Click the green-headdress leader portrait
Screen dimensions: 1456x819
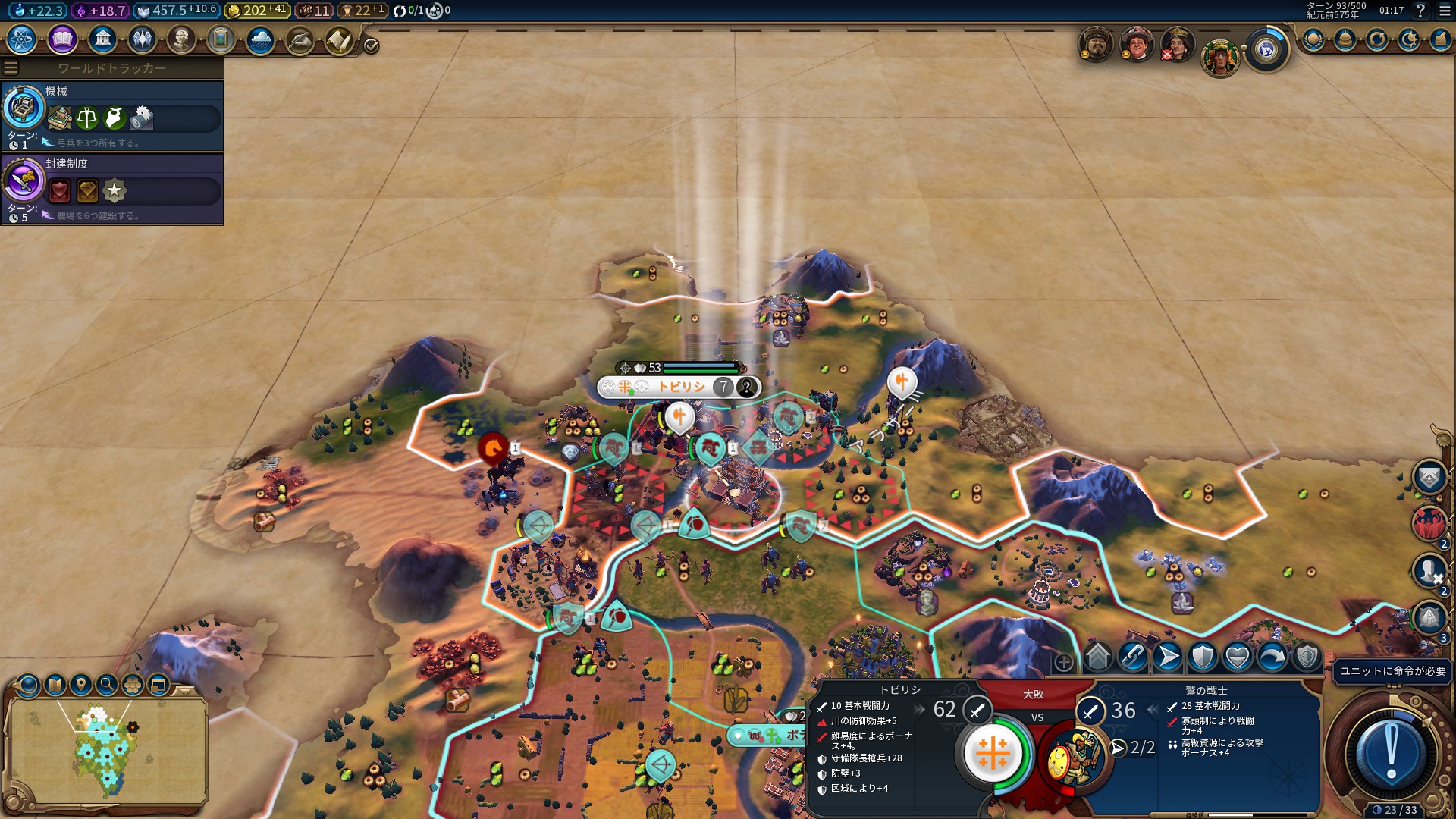pos(1219,57)
